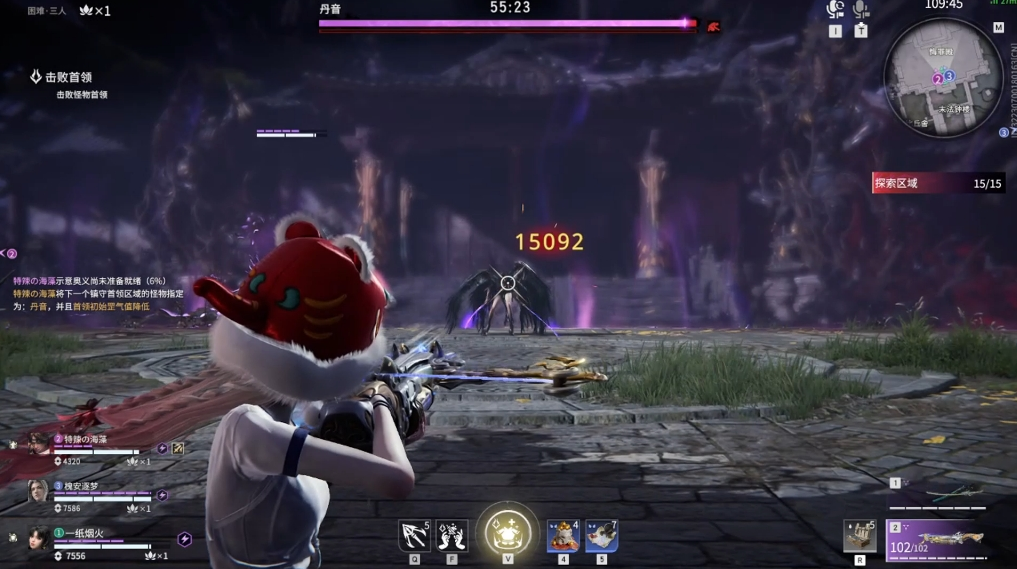Select the repair kit item slot
The height and width of the screenshot is (569, 1017).
(859, 536)
